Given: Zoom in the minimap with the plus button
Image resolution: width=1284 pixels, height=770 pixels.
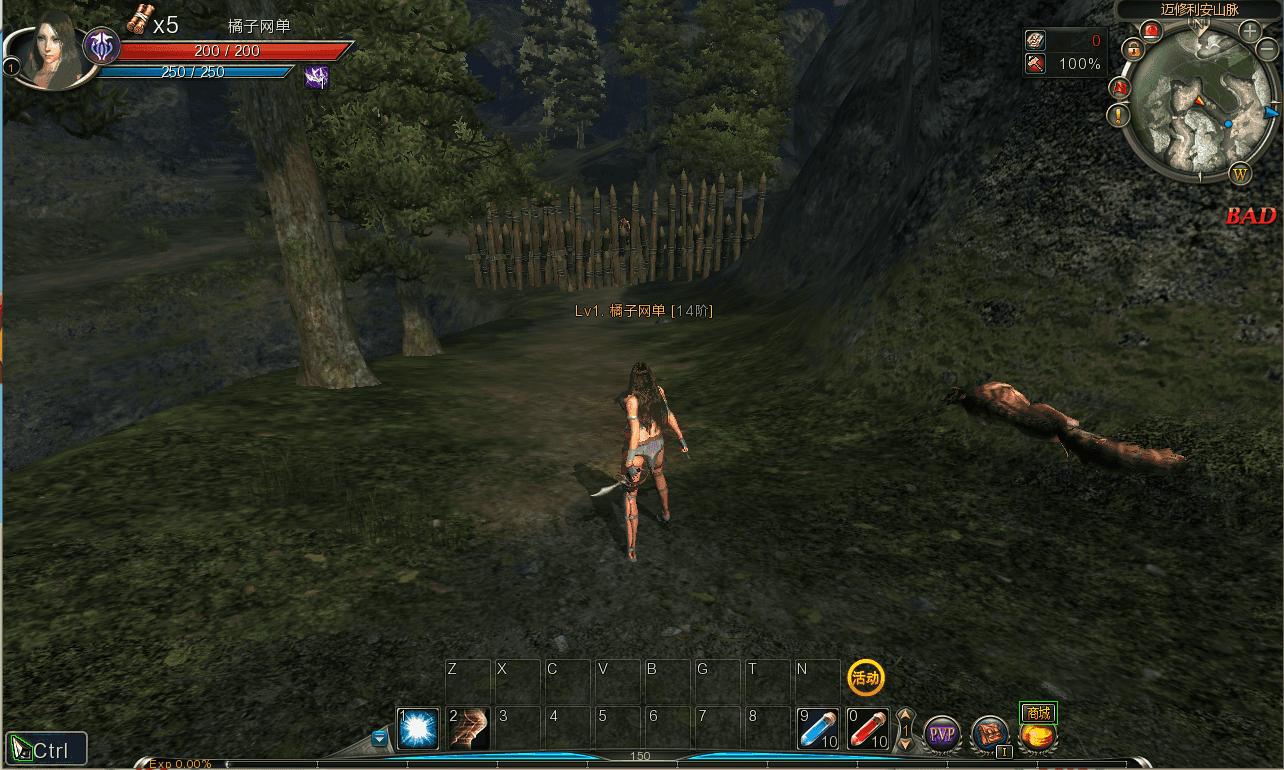Looking at the screenshot, I should point(1250,31).
